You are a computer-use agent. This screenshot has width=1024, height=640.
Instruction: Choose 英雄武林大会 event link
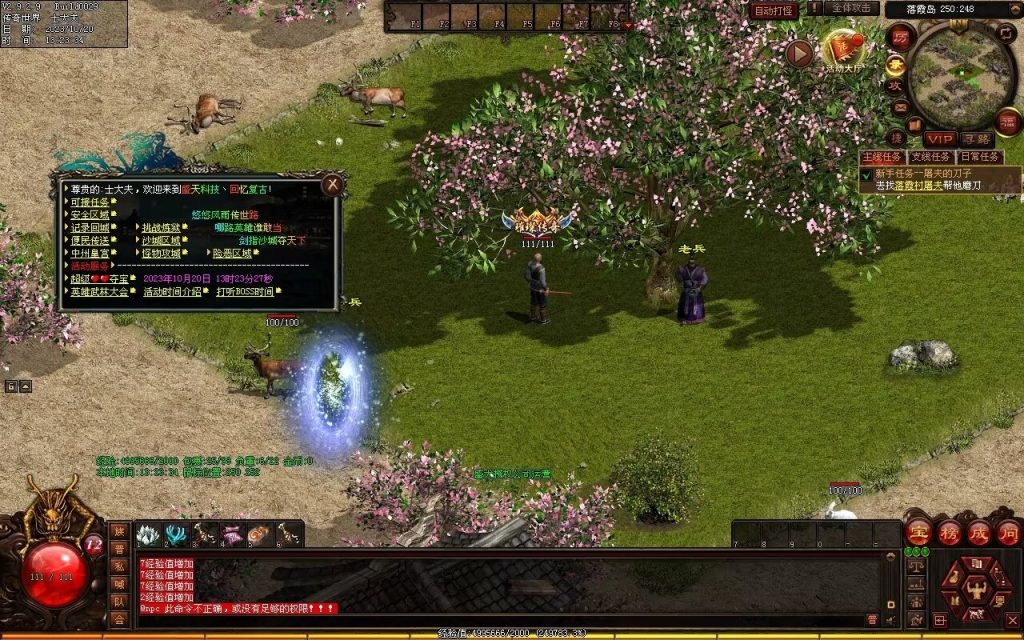click(99, 292)
